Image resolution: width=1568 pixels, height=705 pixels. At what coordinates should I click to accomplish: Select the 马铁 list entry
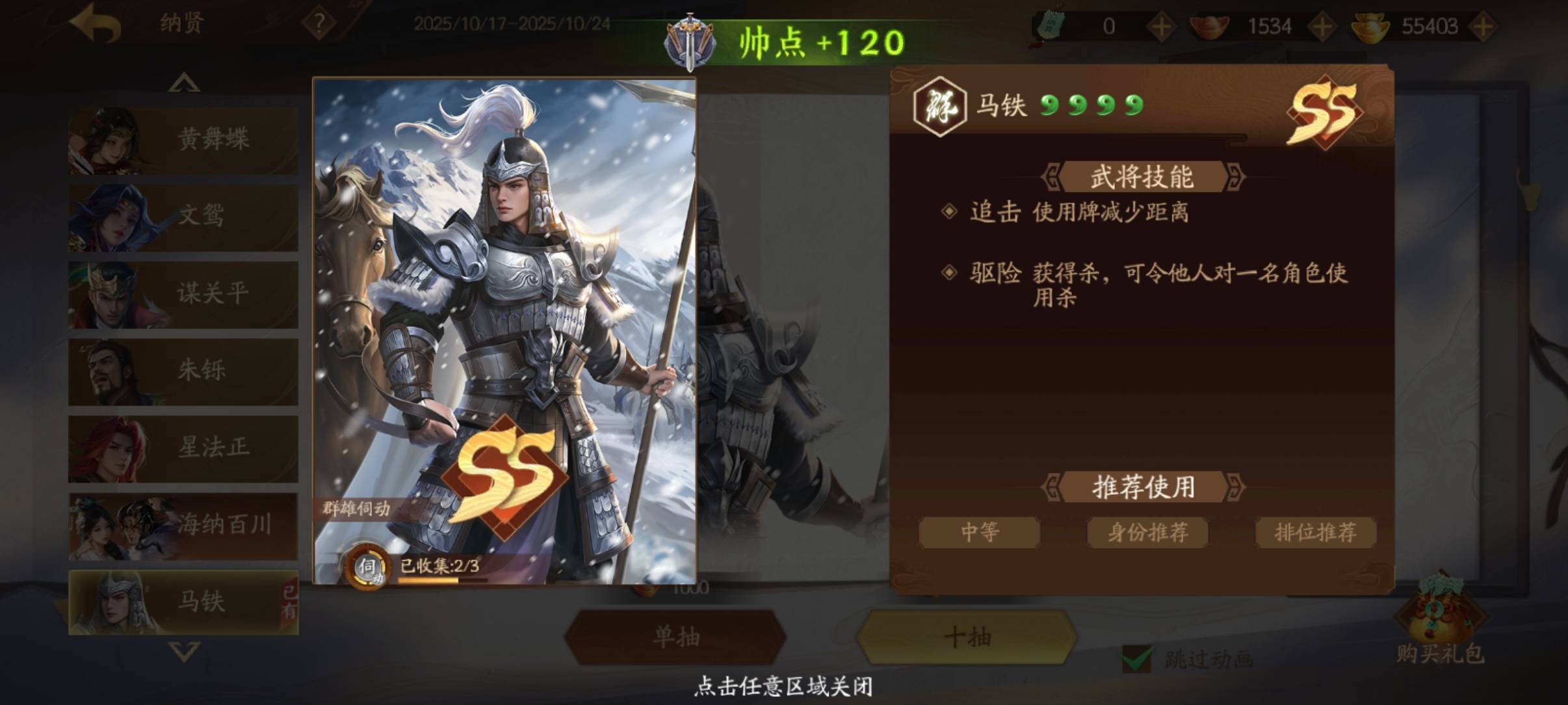183,602
